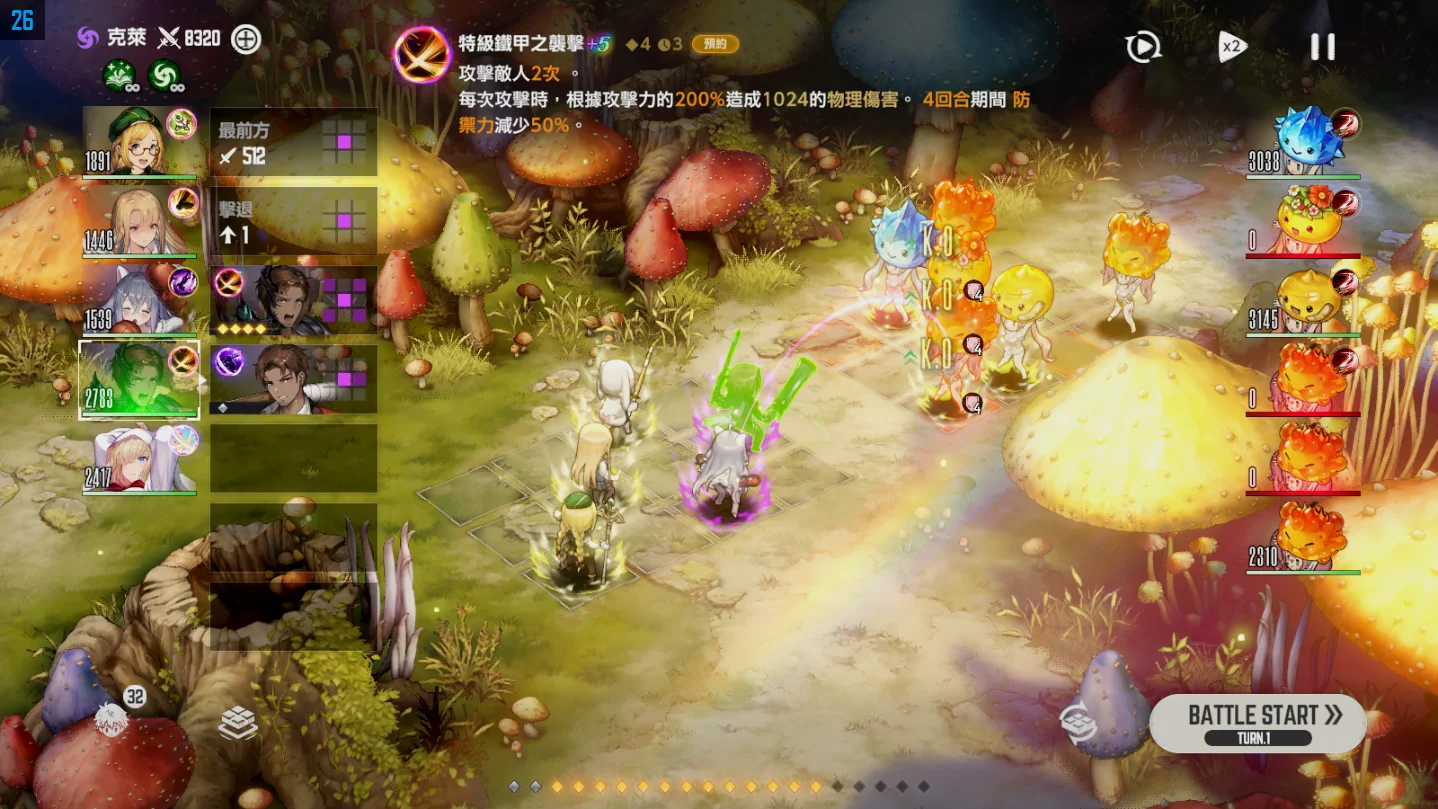Pause the battle

(1322, 45)
